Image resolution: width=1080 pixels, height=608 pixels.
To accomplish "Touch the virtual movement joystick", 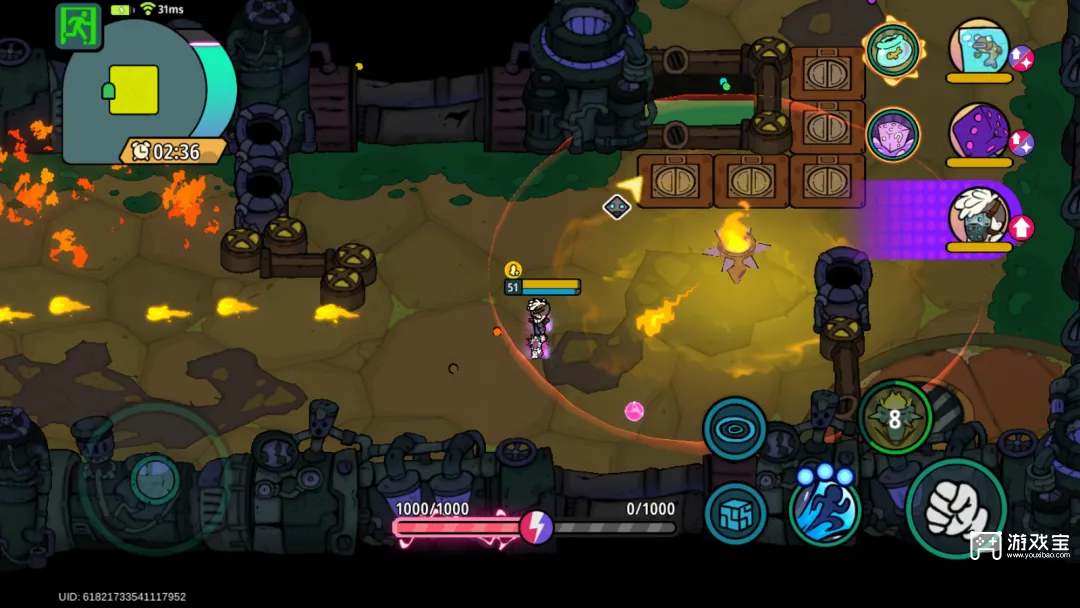I will point(154,479).
